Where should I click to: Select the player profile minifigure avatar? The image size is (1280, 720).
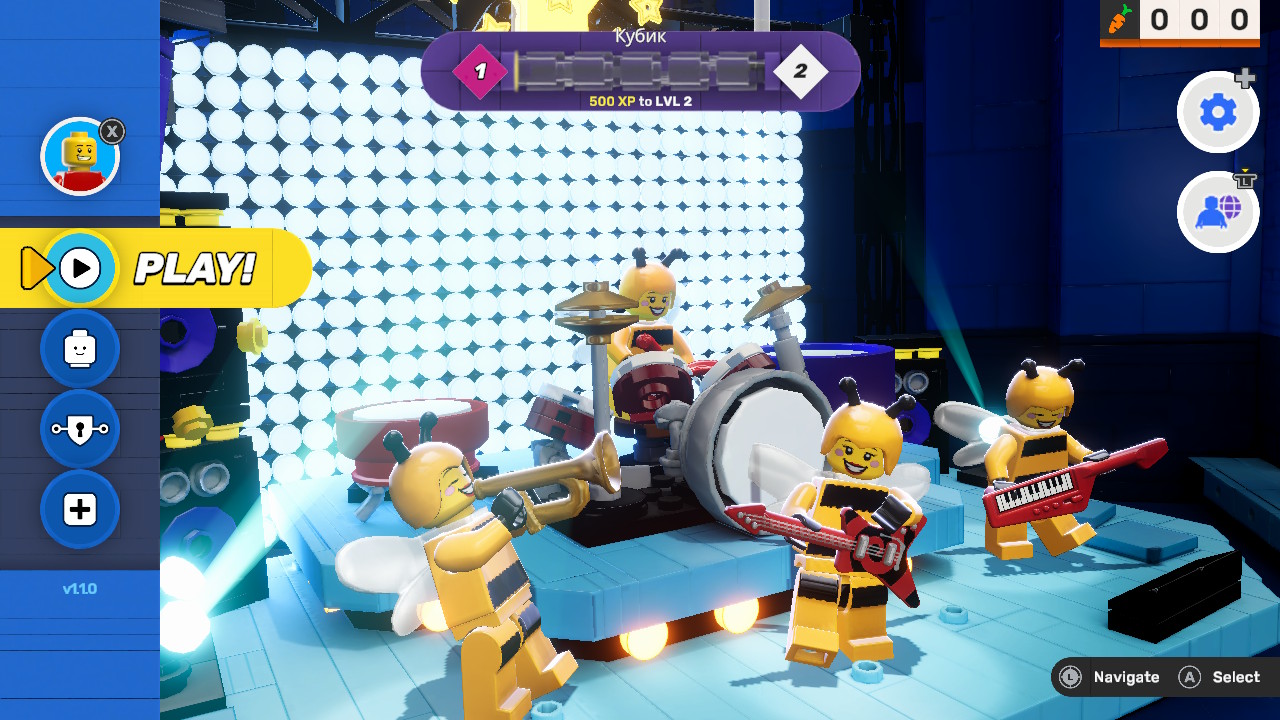pyautogui.click(x=80, y=156)
